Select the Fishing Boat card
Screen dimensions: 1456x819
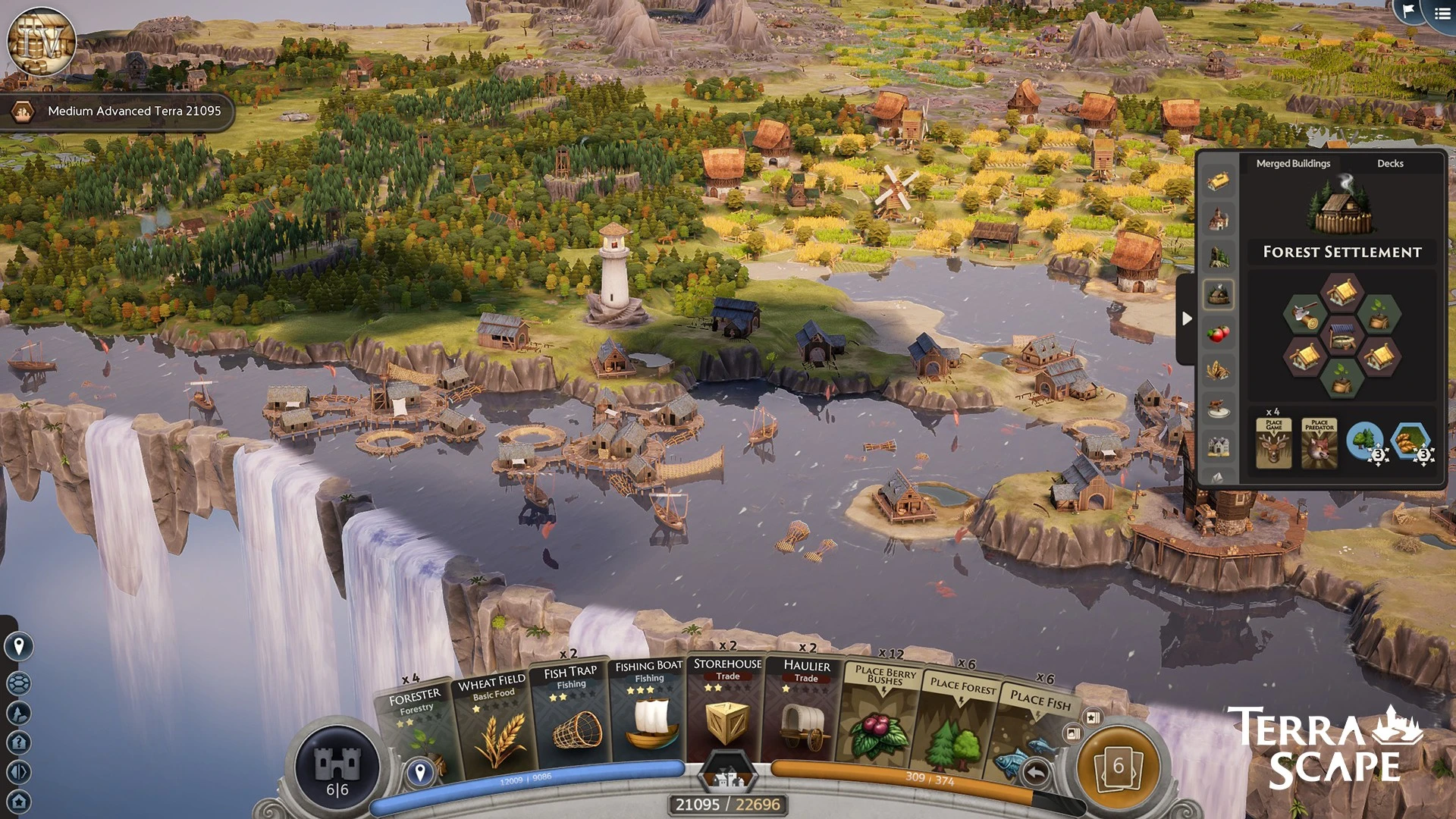[x=649, y=713]
